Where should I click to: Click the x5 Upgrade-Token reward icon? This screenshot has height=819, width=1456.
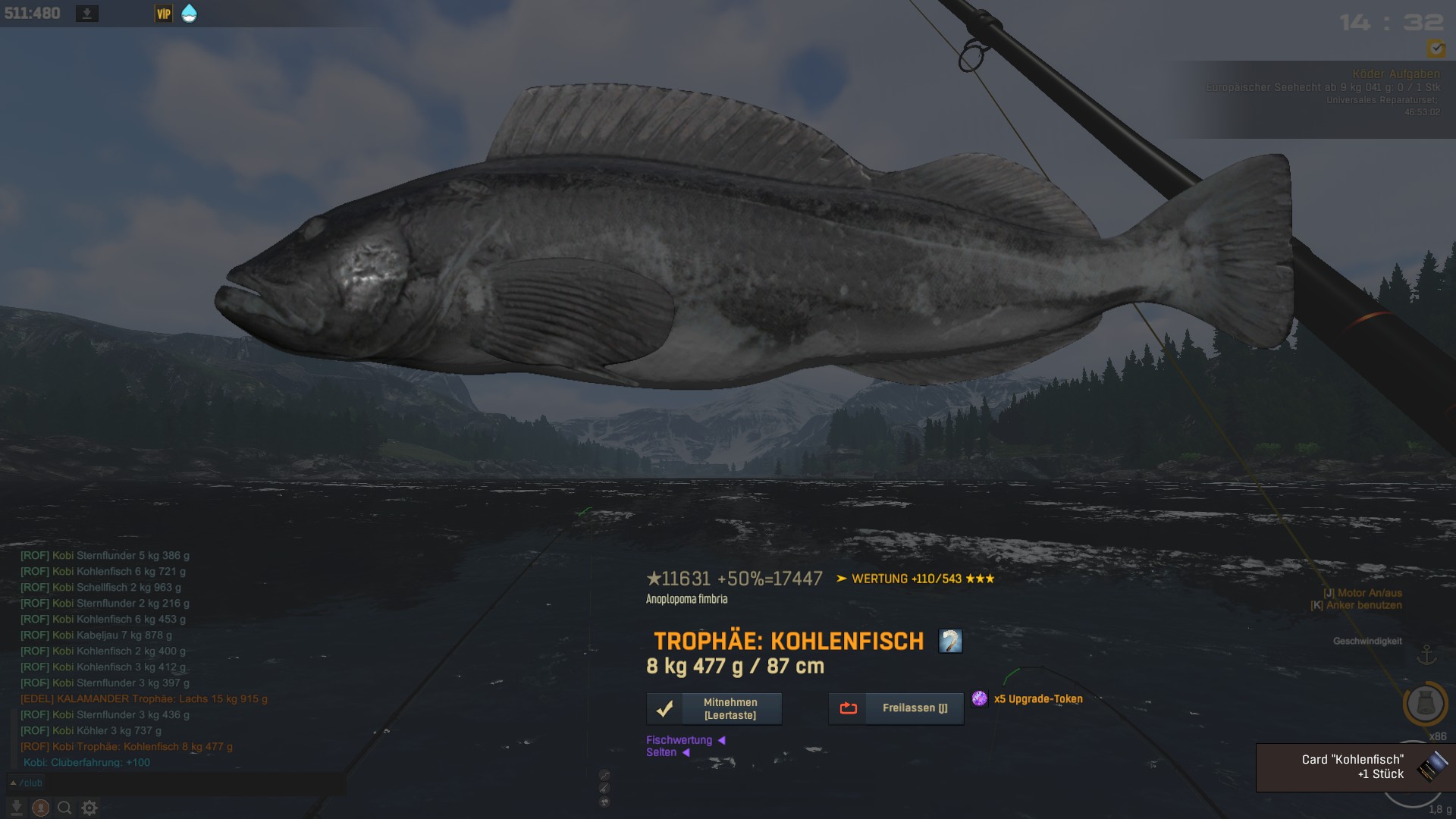coord(980,698)
